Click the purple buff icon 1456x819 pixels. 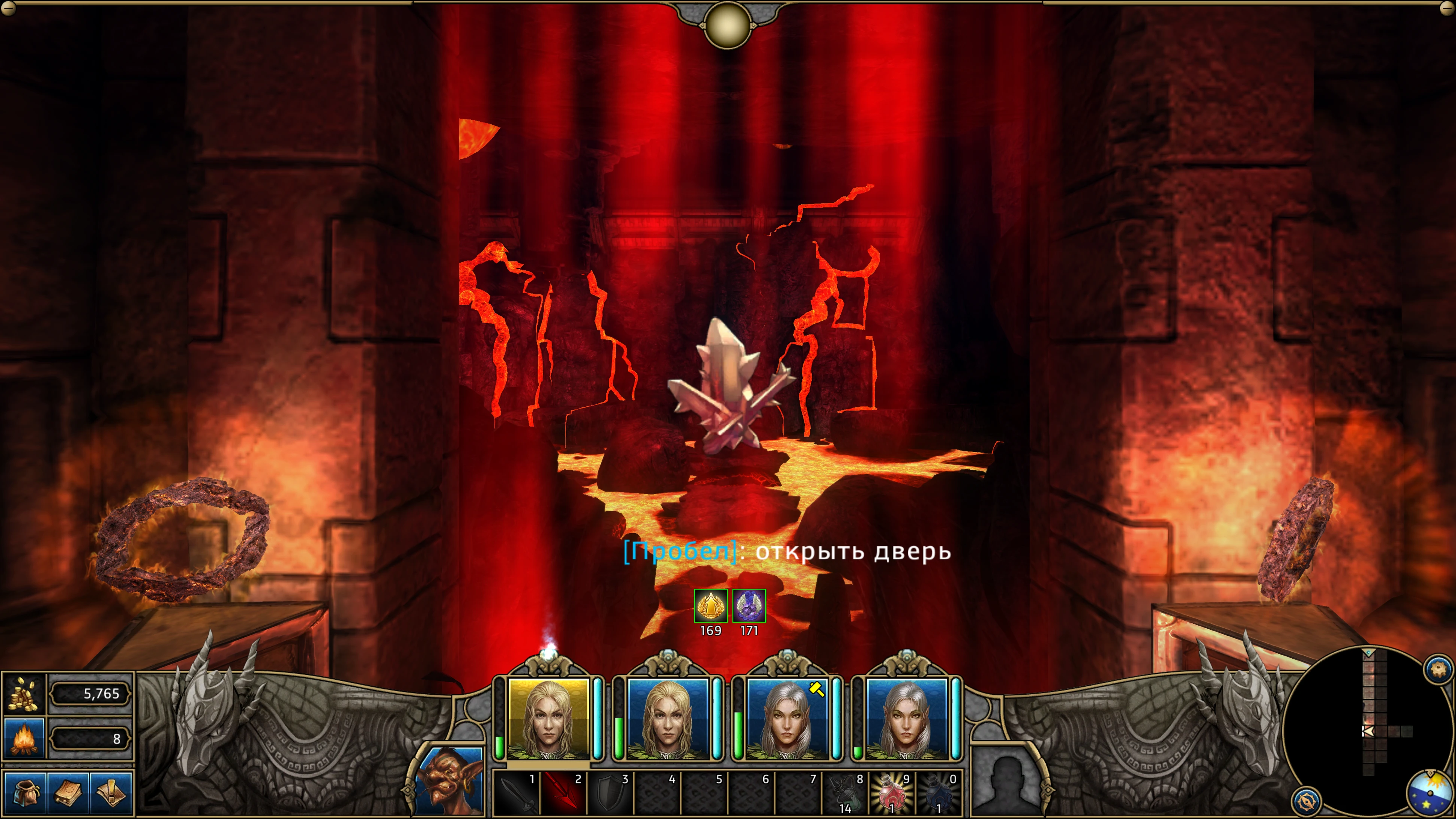(749, 606)
